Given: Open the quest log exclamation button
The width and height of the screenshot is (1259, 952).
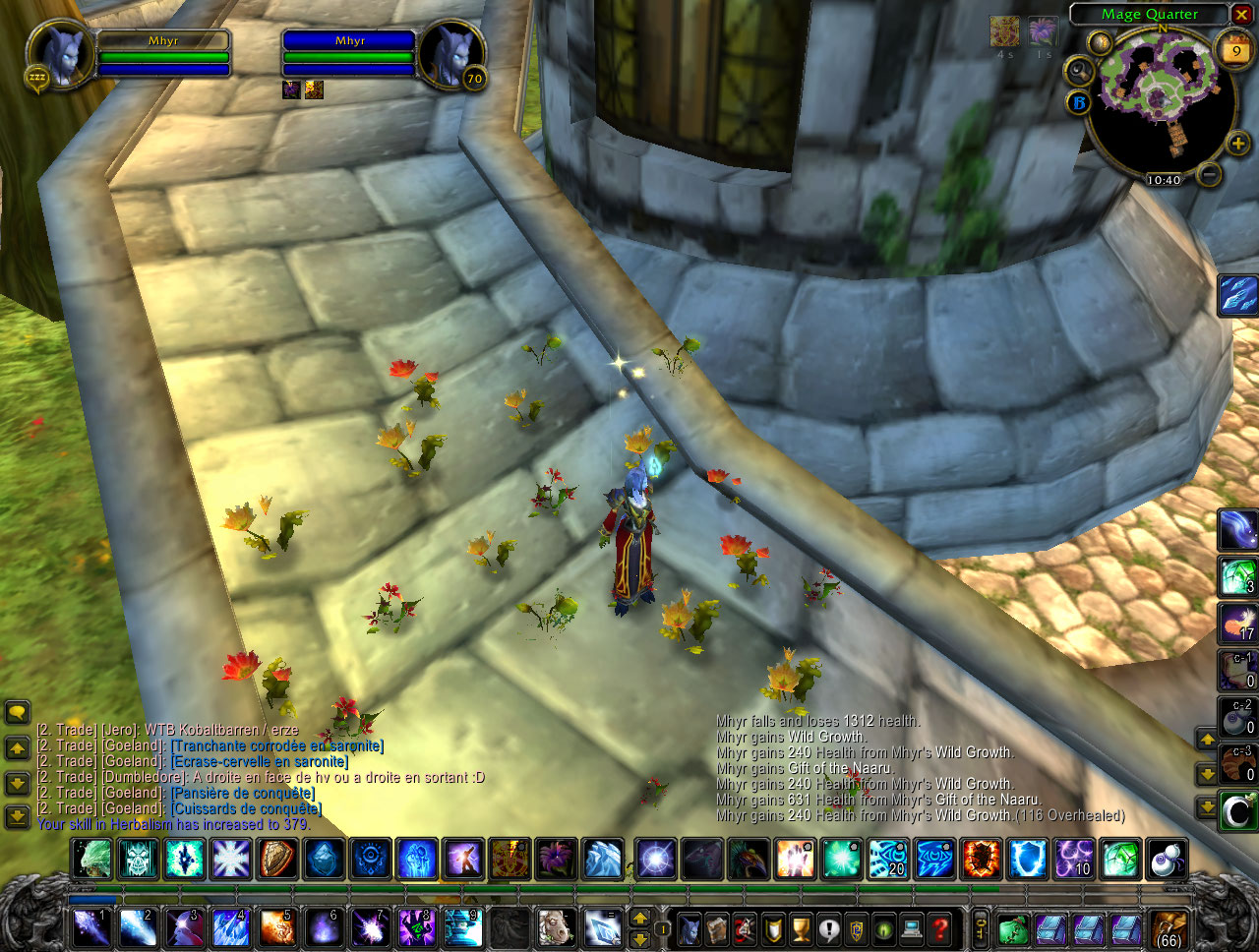Looking at the screenshot, I should click(829, 928).
